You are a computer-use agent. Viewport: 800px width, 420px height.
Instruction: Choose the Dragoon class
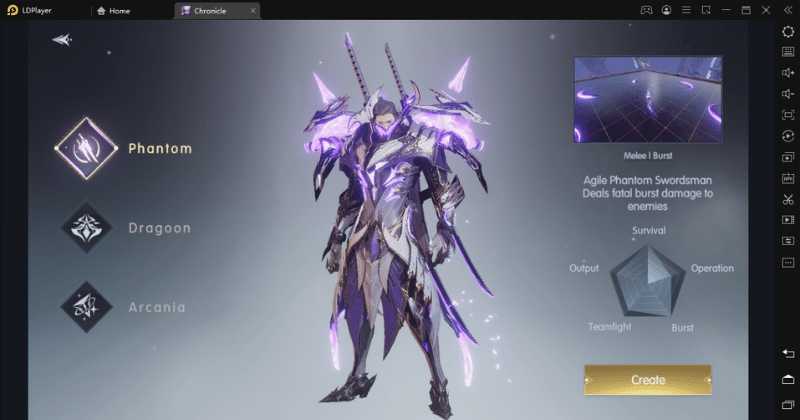point(86,228)
